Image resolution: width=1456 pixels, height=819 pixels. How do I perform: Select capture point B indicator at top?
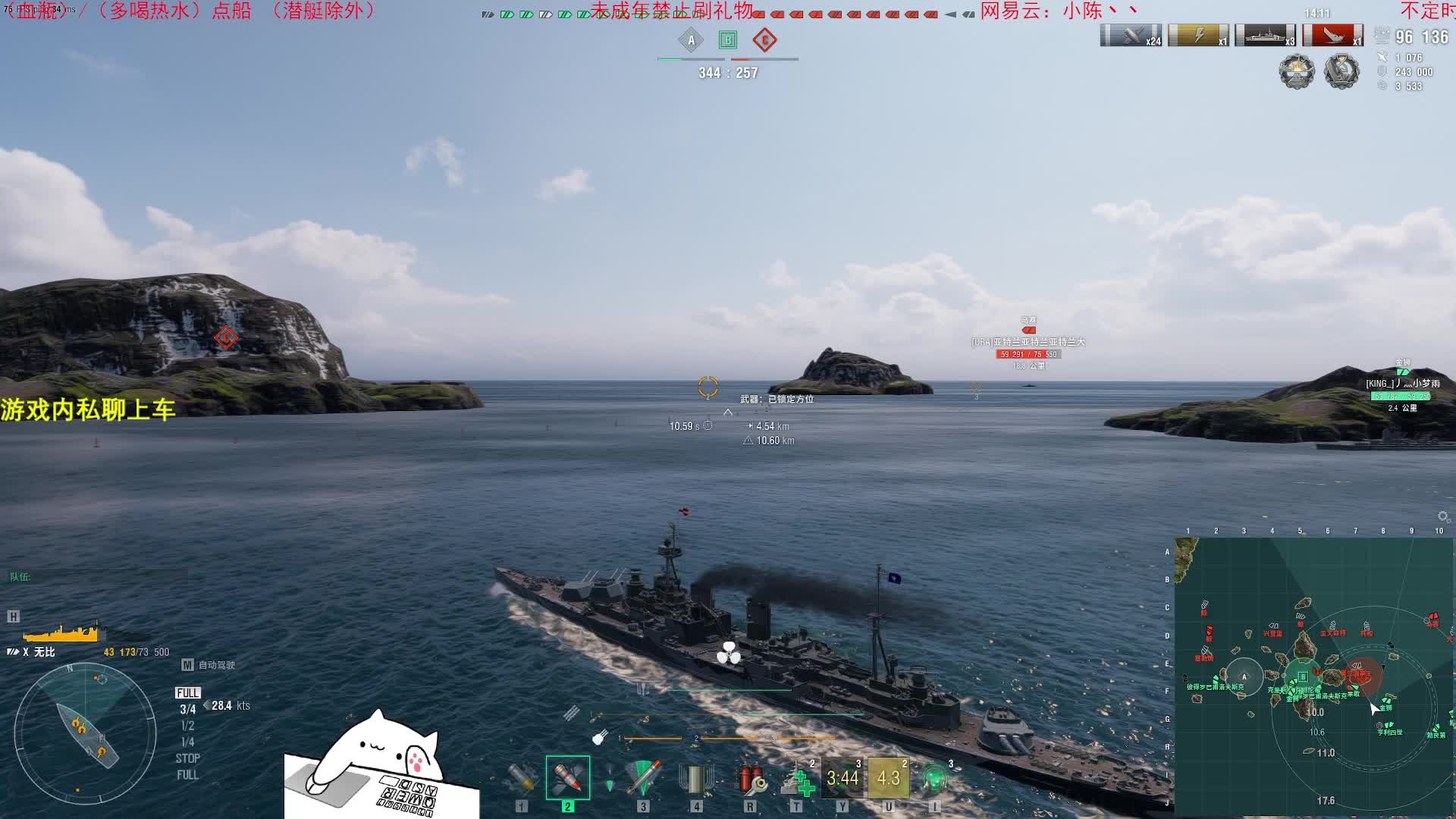click(728, 40)
